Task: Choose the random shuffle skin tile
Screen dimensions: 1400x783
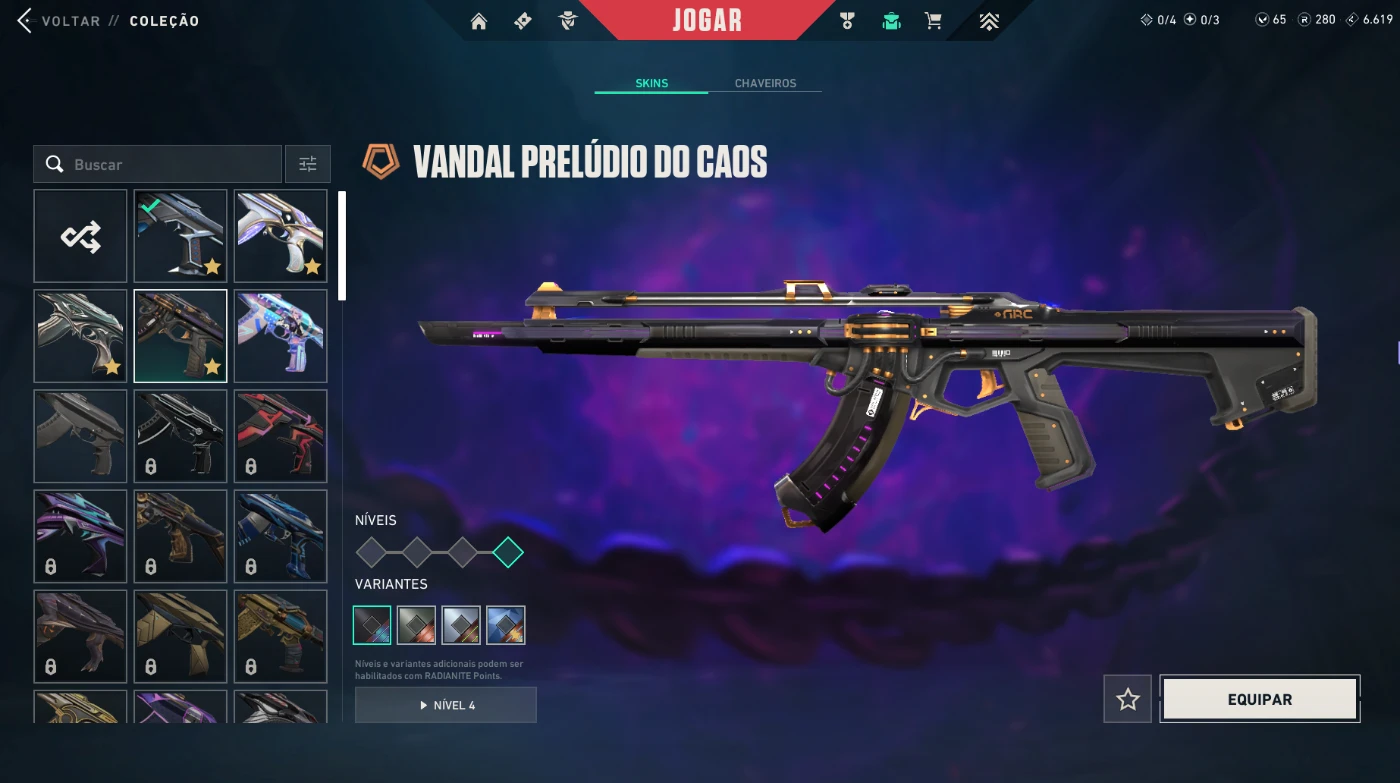Action: [80, 236]
